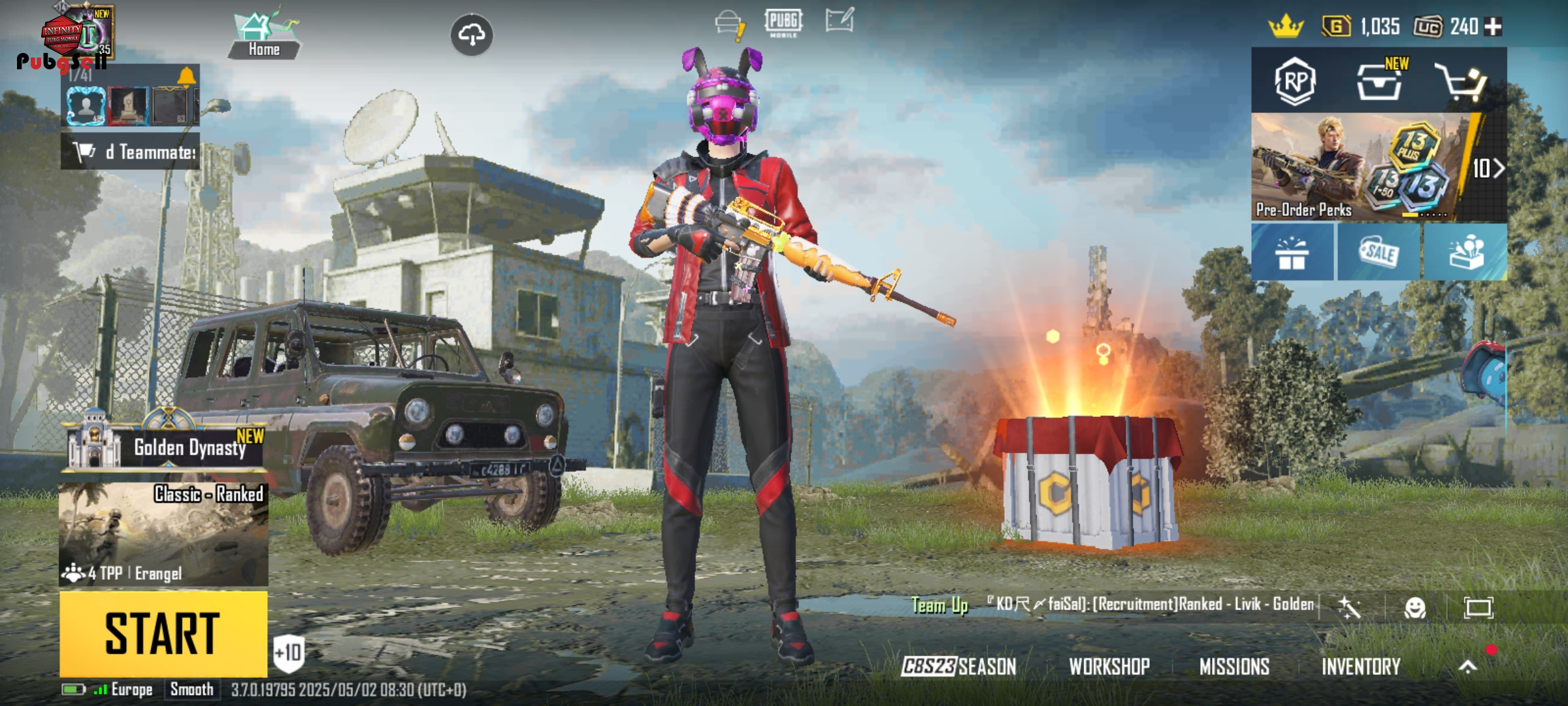
Task: Open the Missions menu
Action: (1234, 666)
